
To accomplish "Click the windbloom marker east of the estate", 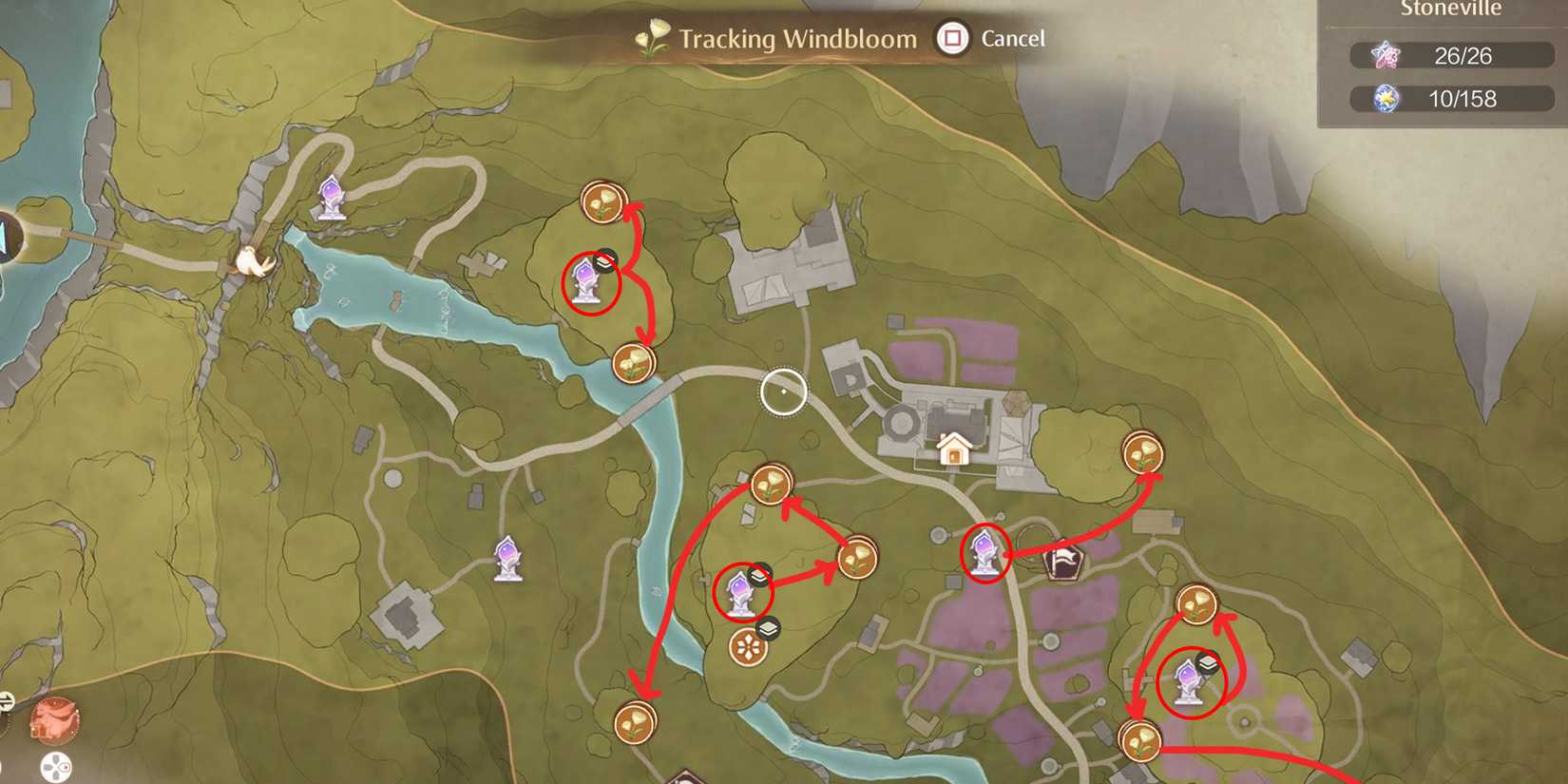I will [x=1143, y=453].
